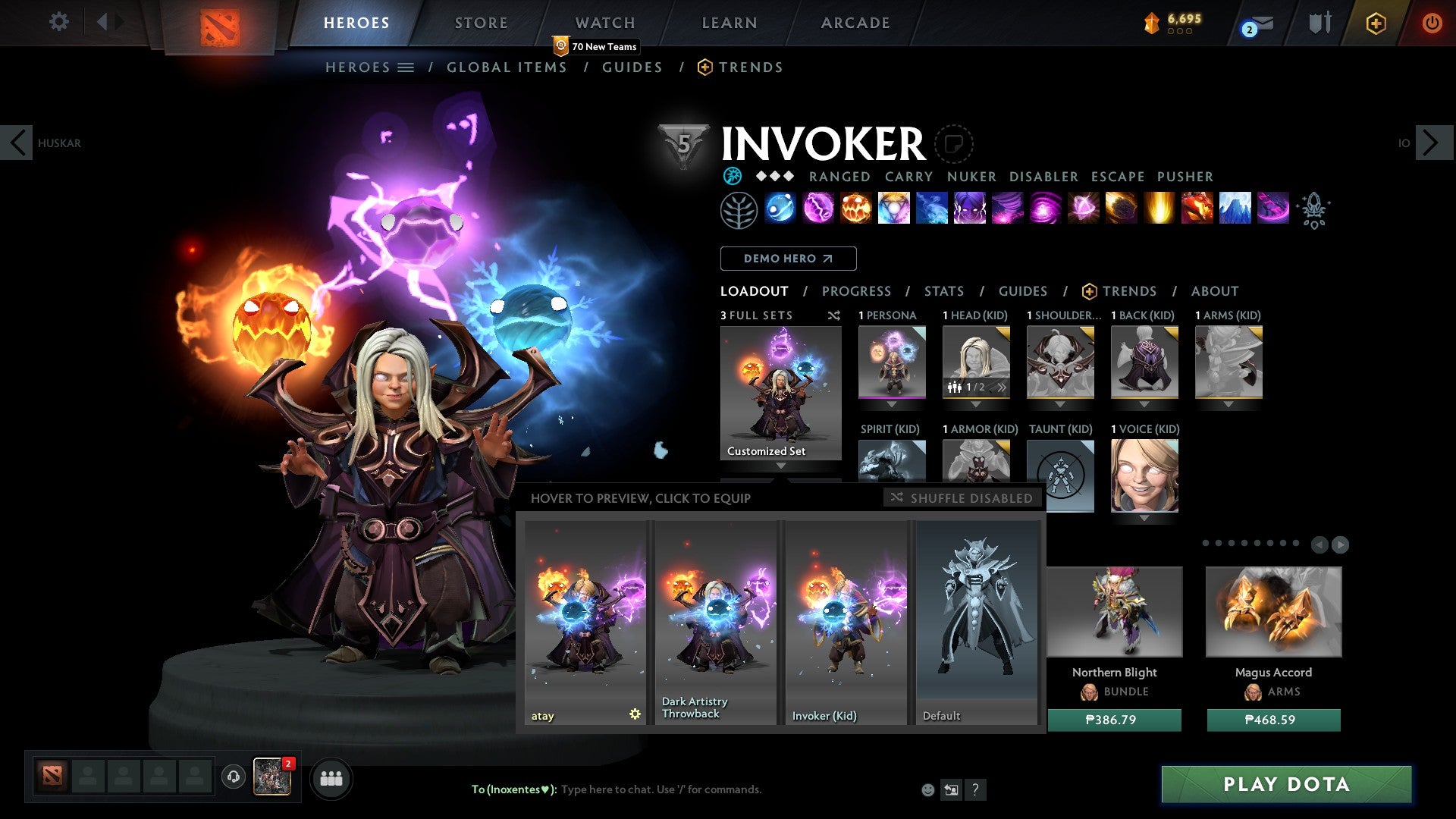Click the DEMO HERO button
This screenshot has width=1456, height=819.
(x=788, y=259)
